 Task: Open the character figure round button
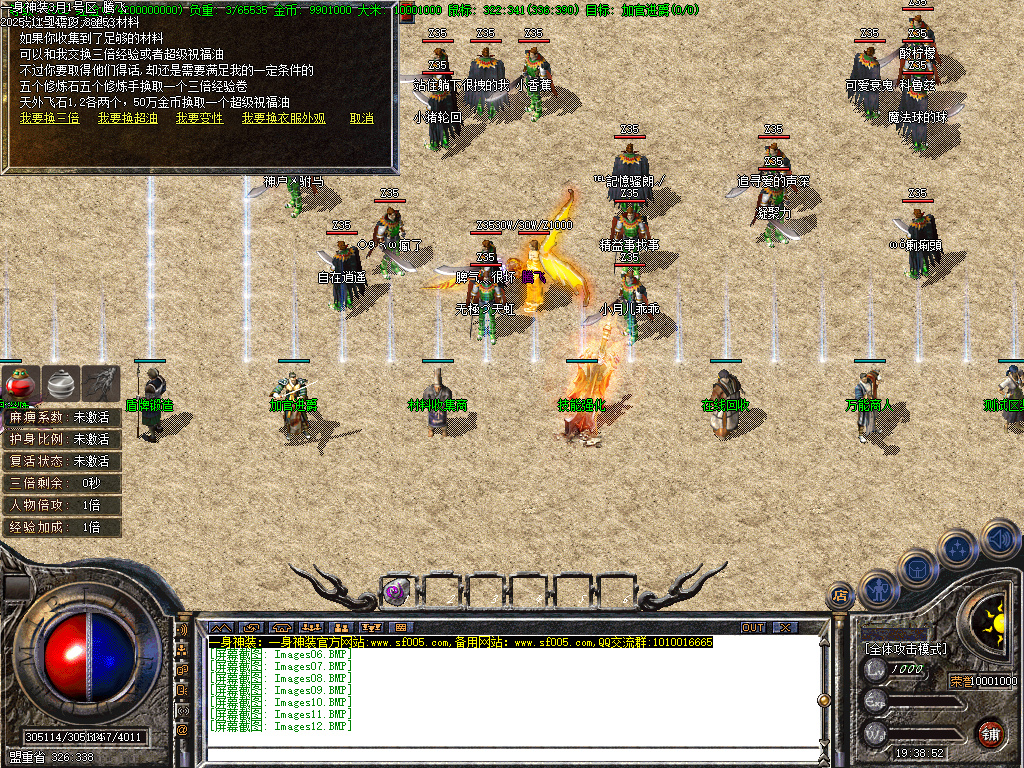878,589
